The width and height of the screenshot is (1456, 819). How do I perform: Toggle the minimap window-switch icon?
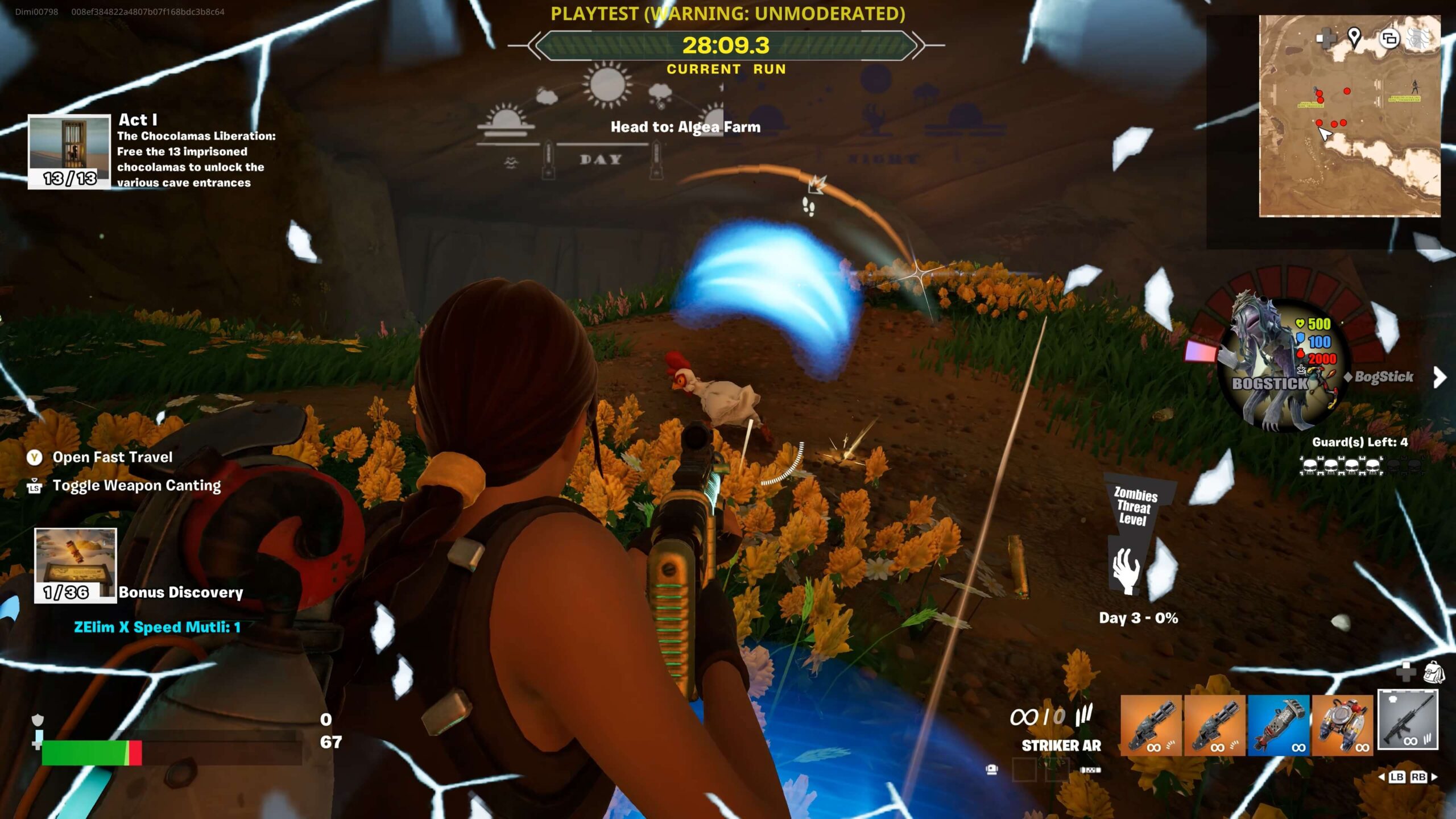tap(1389, 39)
